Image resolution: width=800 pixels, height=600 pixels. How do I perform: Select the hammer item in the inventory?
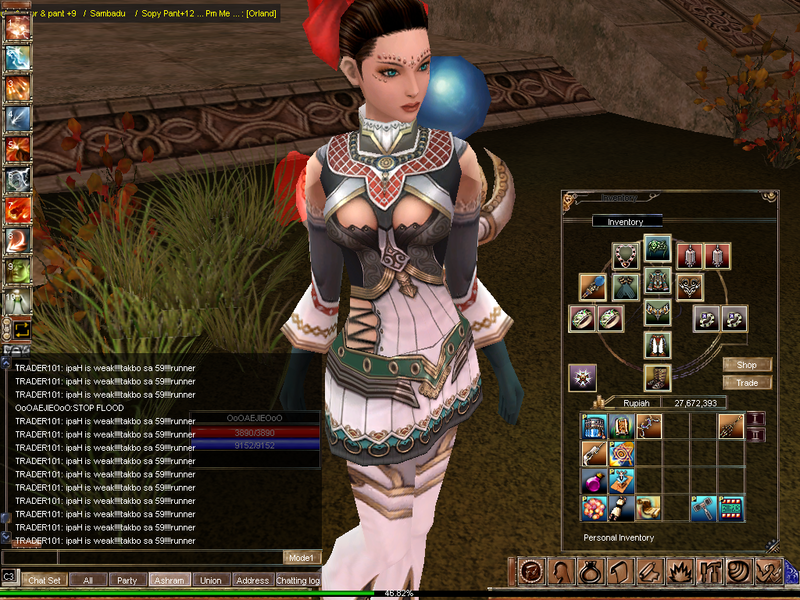coord(703,508)
